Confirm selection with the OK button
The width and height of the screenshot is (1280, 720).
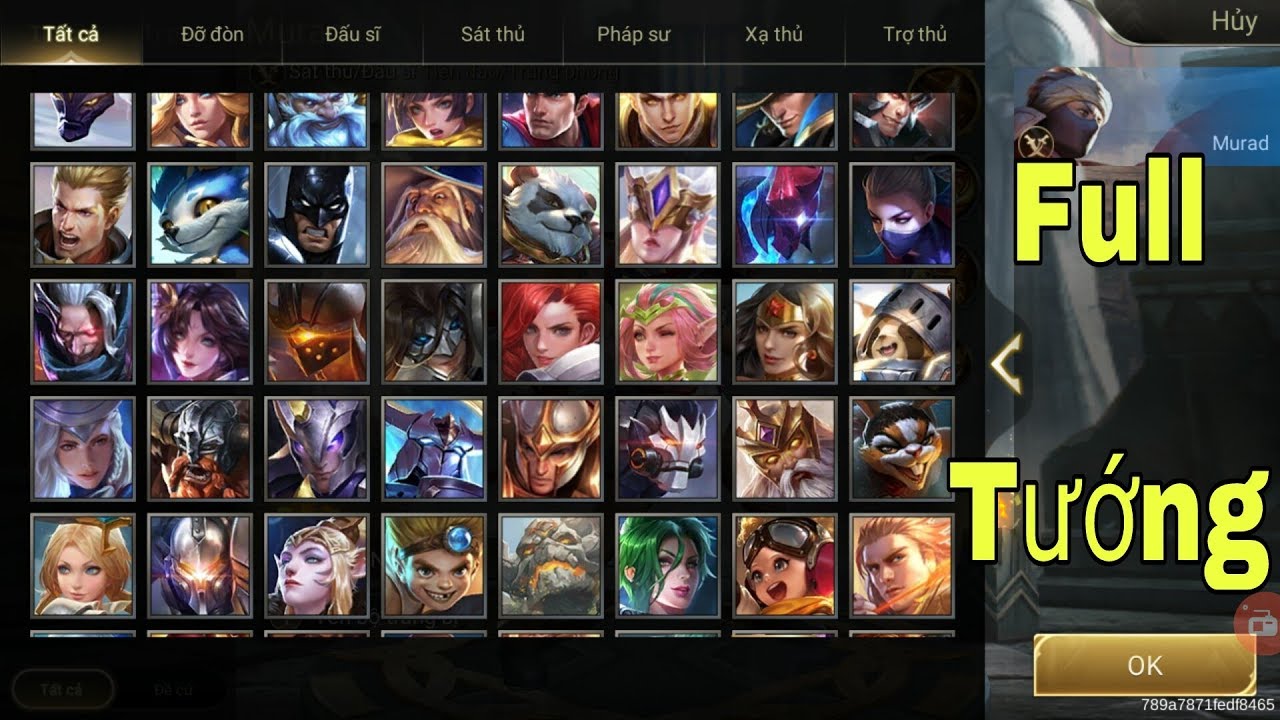click(1144, 665)
